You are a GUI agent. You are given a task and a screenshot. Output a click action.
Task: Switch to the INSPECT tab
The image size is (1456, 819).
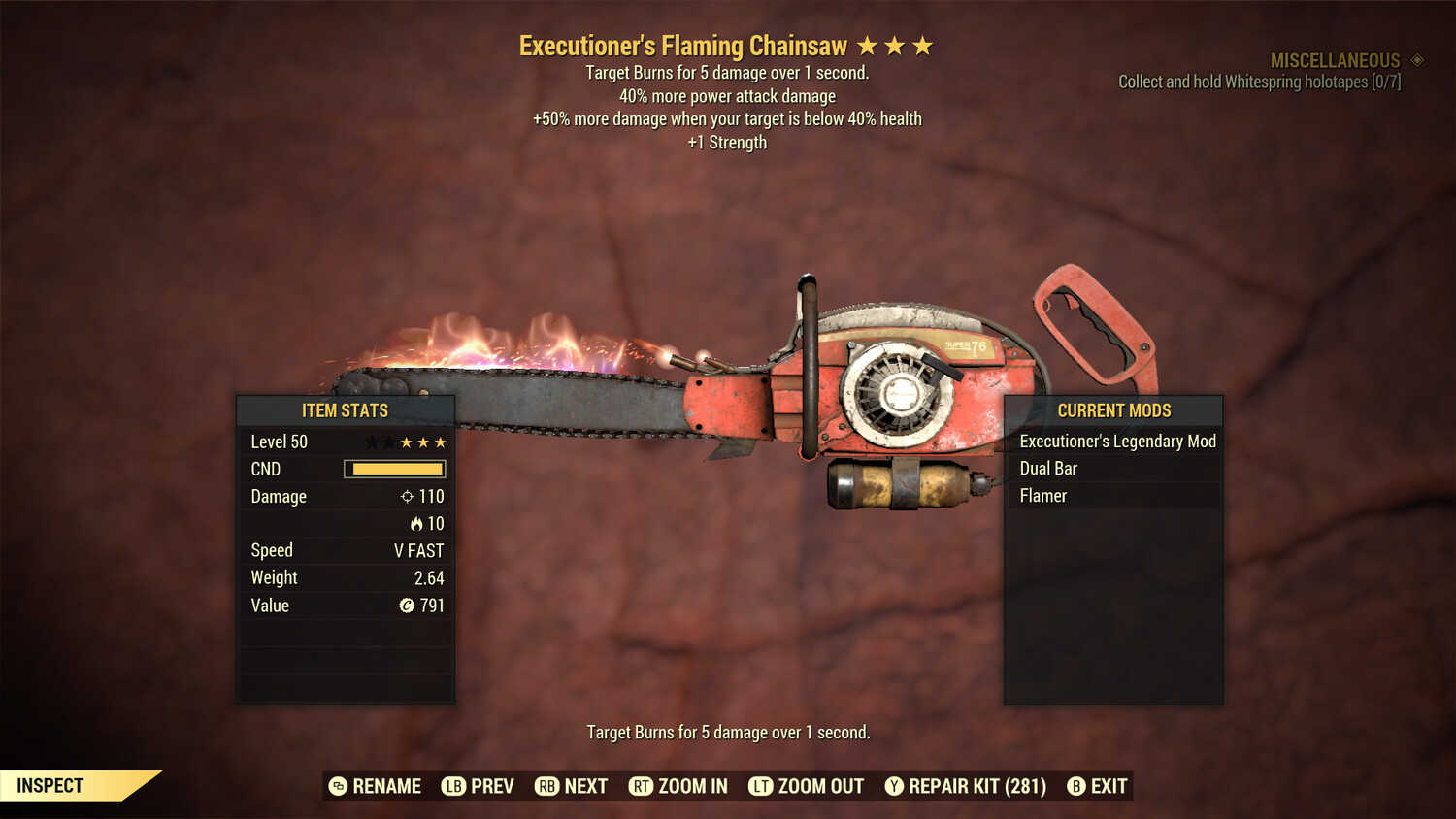49,785
